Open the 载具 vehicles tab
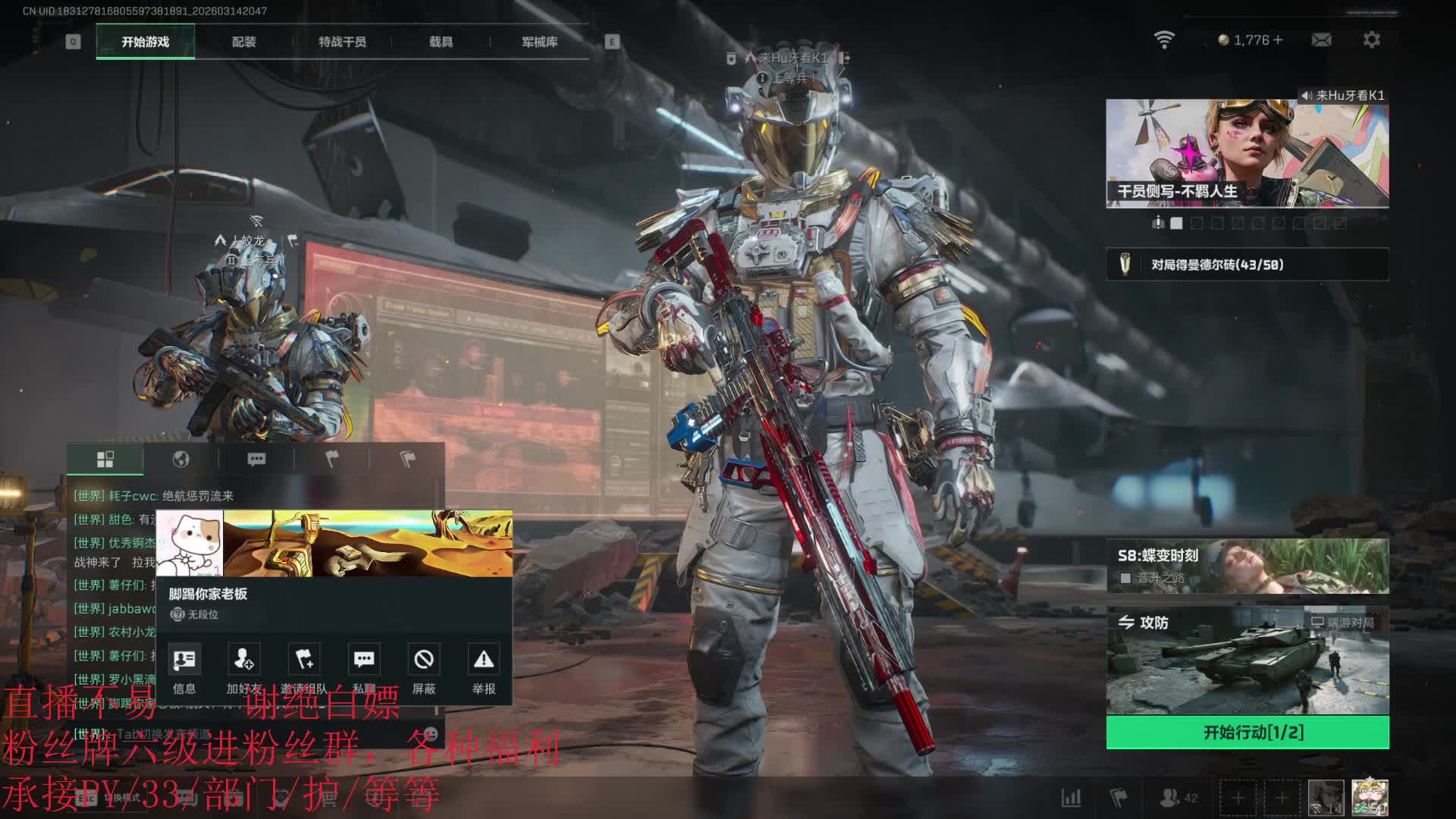The height and width of the screenshot is (819, 1456). click(441, 42)
